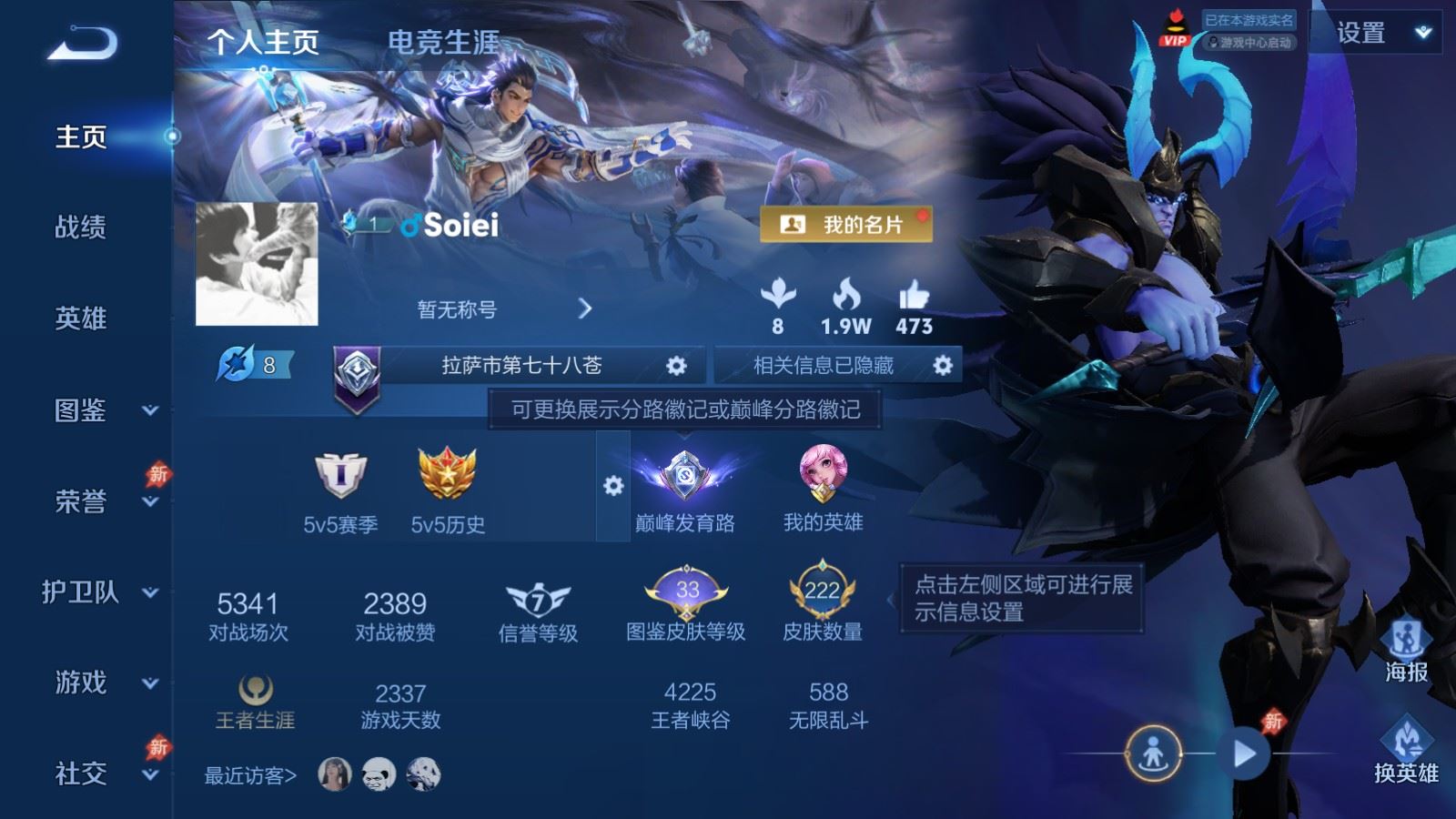Toggle the gear on 相关信息已隐藏
This screenshot has width=1456, height=819.
tap(943, 365)
